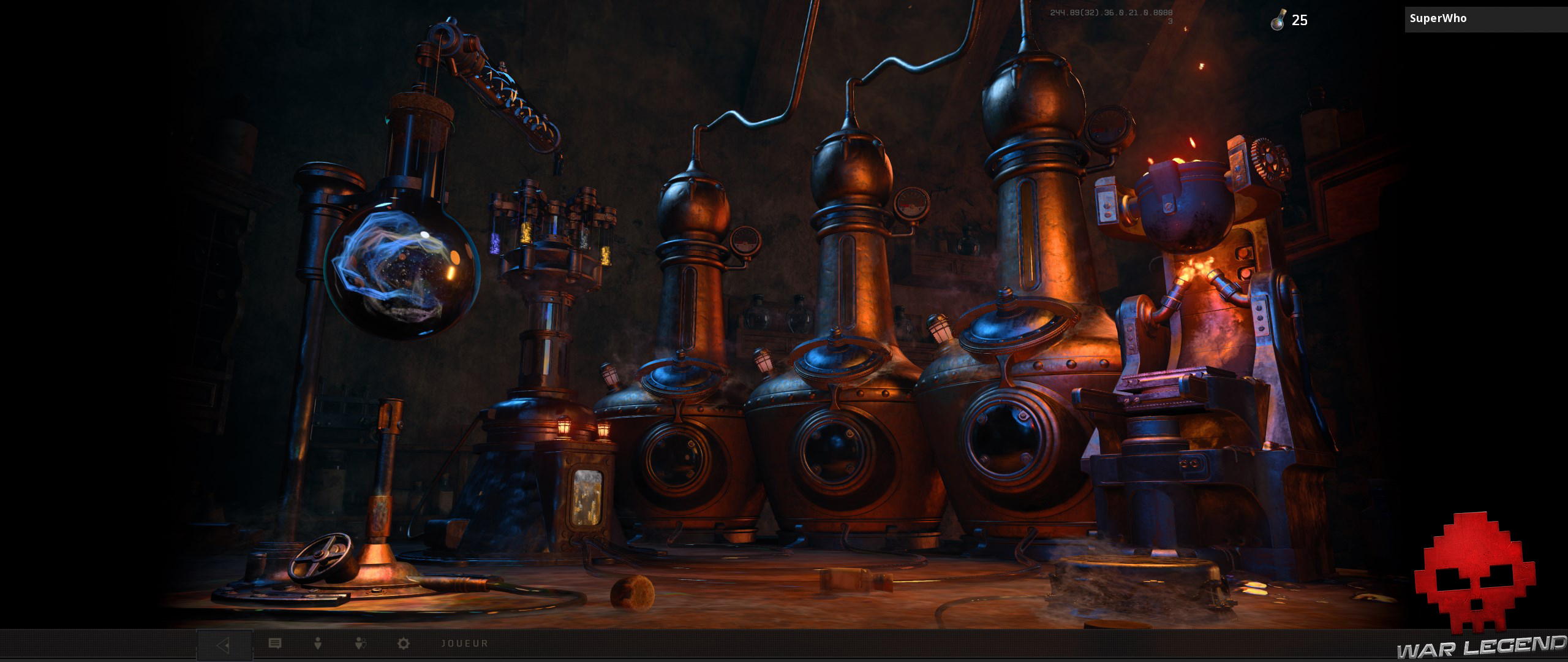Open the friends group icon

(361, 644)
